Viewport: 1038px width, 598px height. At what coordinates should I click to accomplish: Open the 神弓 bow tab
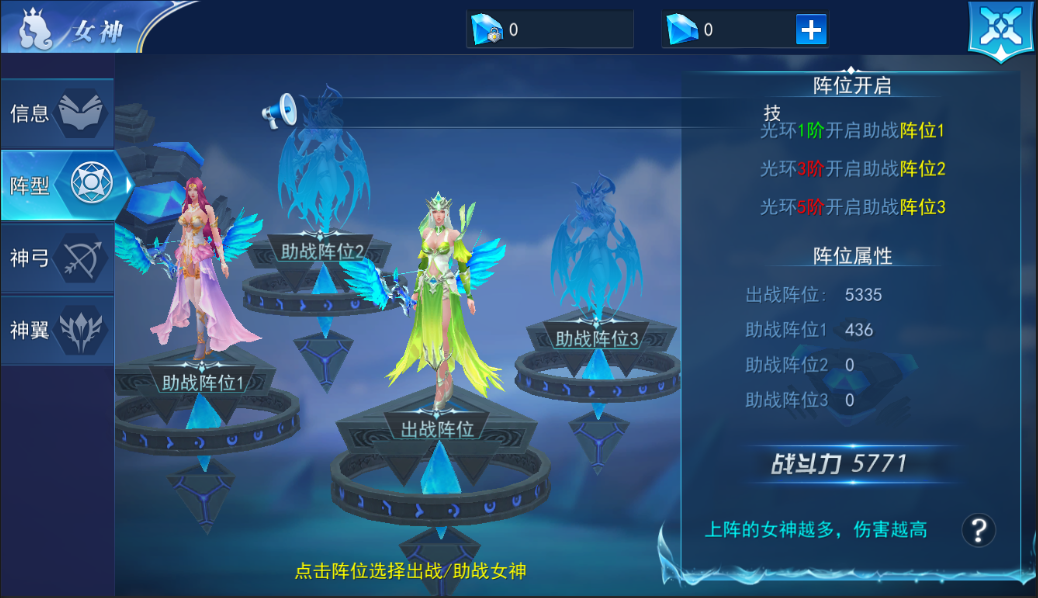(x=56, y=258)
